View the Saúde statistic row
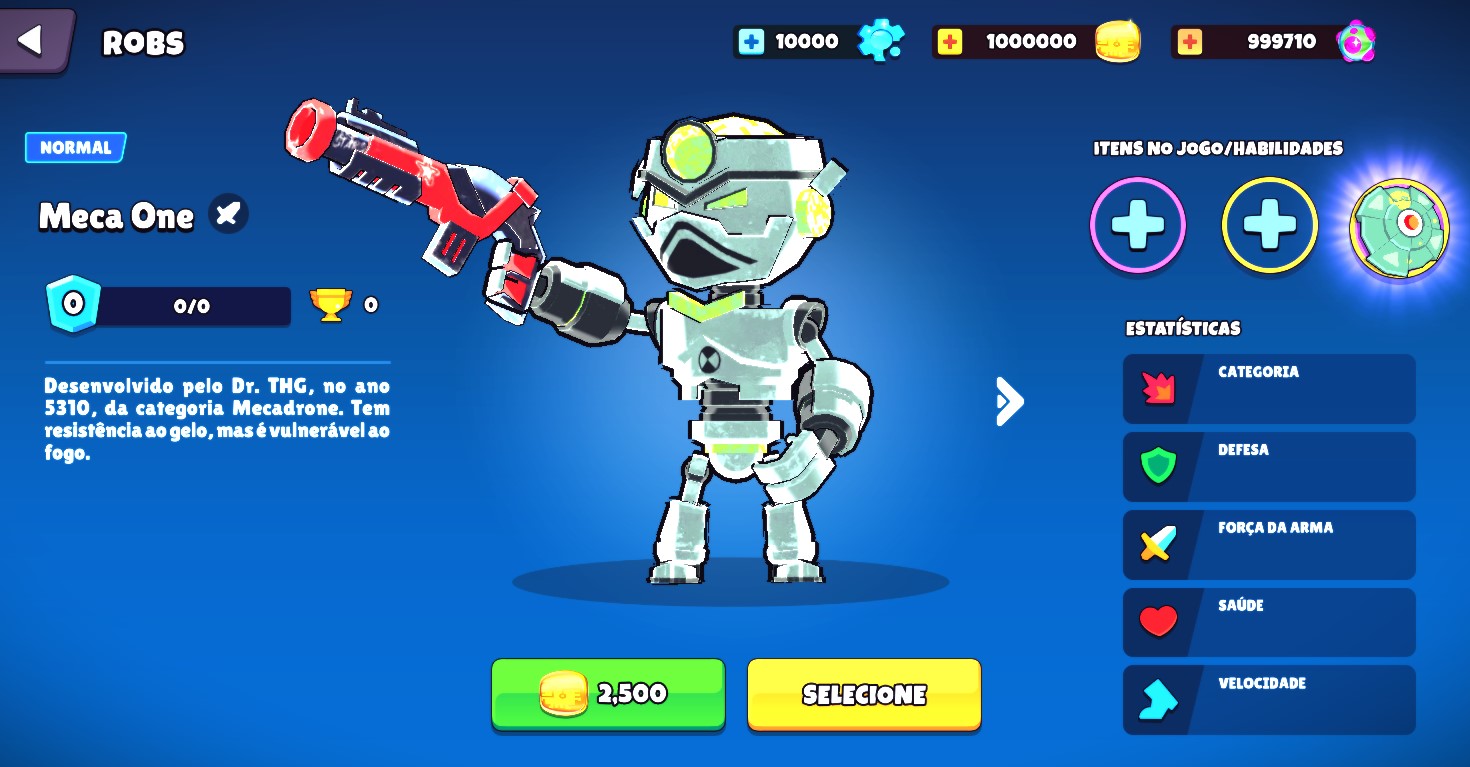 1268,622
